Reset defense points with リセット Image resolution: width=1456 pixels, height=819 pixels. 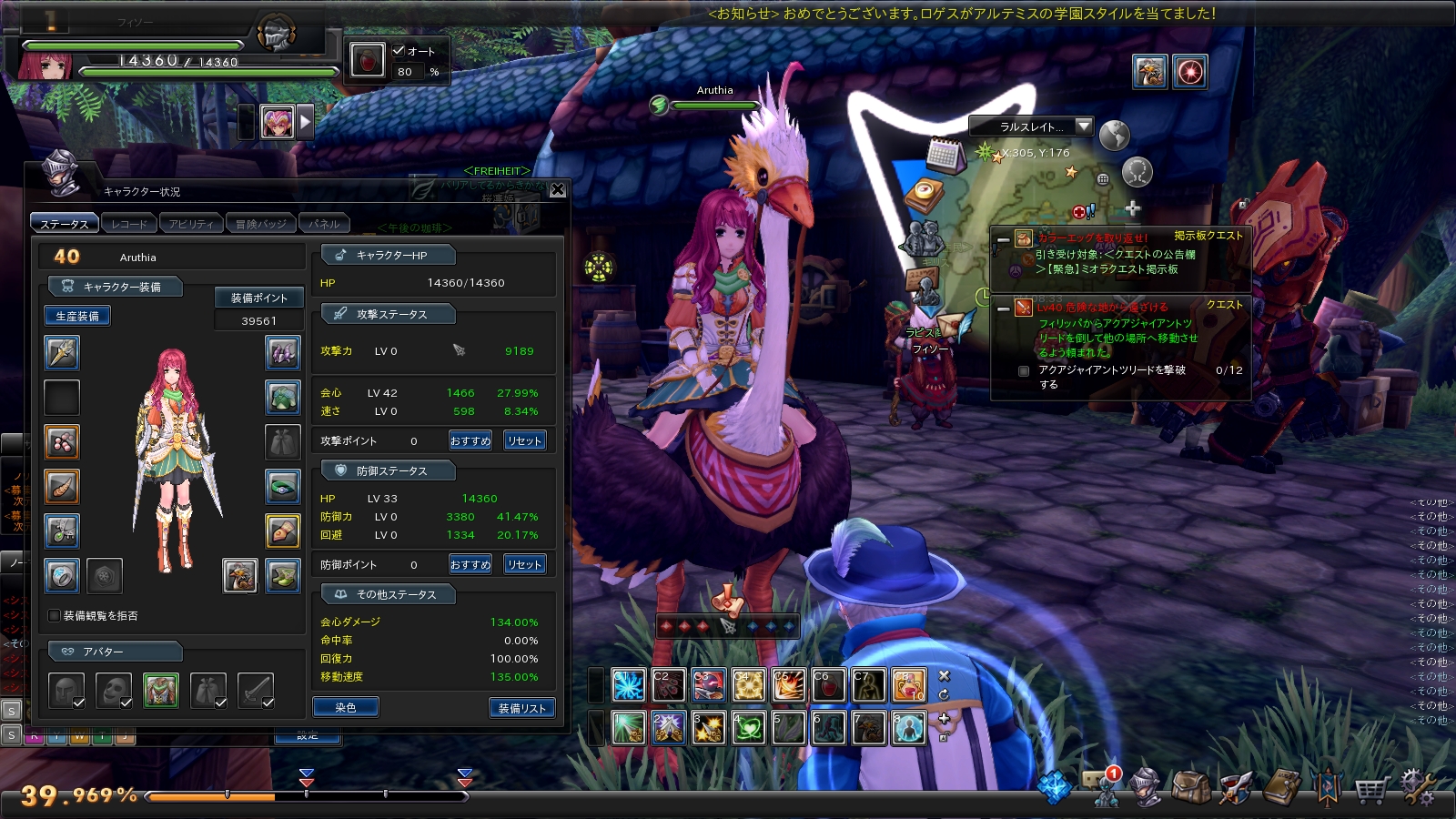click(525, 564)
